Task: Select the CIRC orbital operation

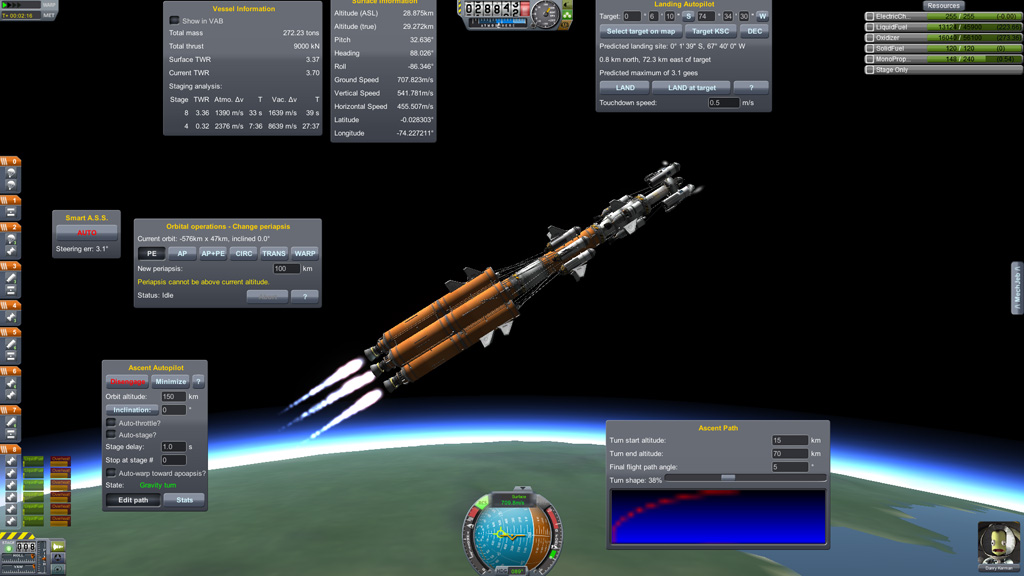Action: click(244, 254)
